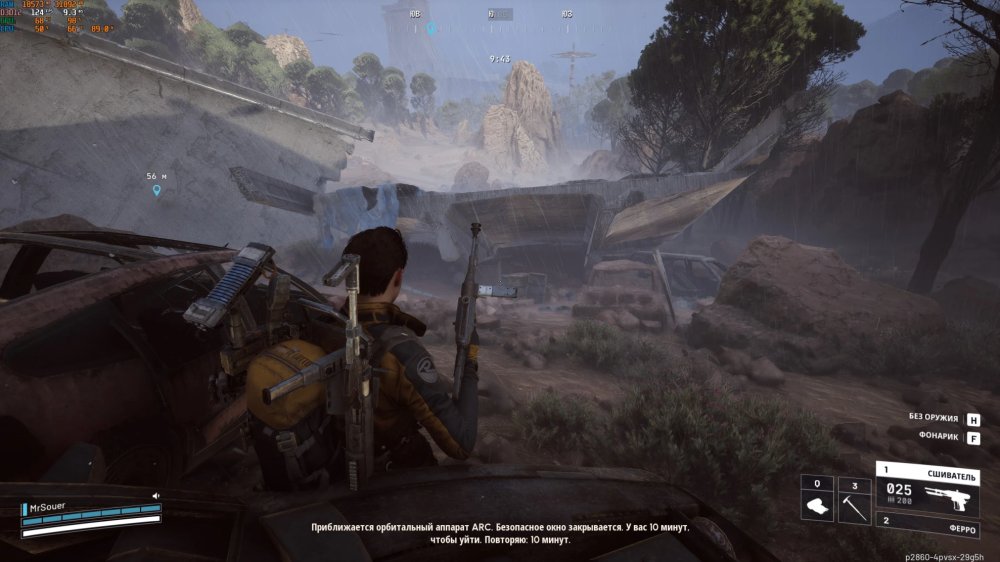Click the blue 56 m waypoint marker
The image size is (1000, 562).
[x=156, y=189]
